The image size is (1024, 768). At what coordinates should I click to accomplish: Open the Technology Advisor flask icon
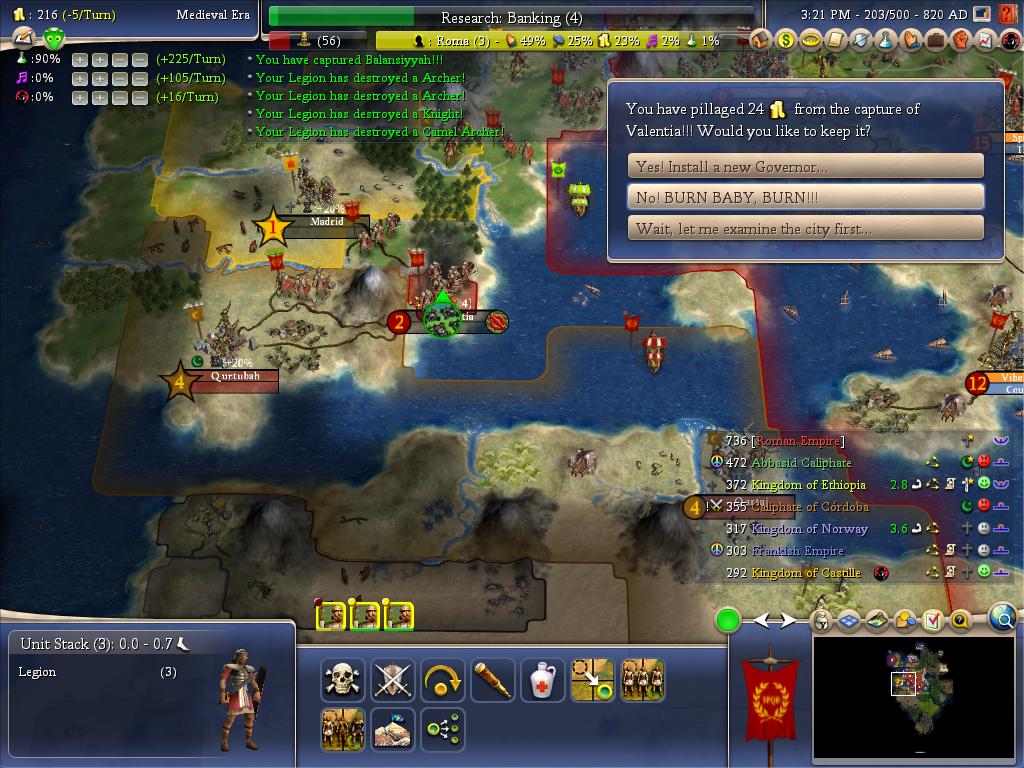point(886,40)
